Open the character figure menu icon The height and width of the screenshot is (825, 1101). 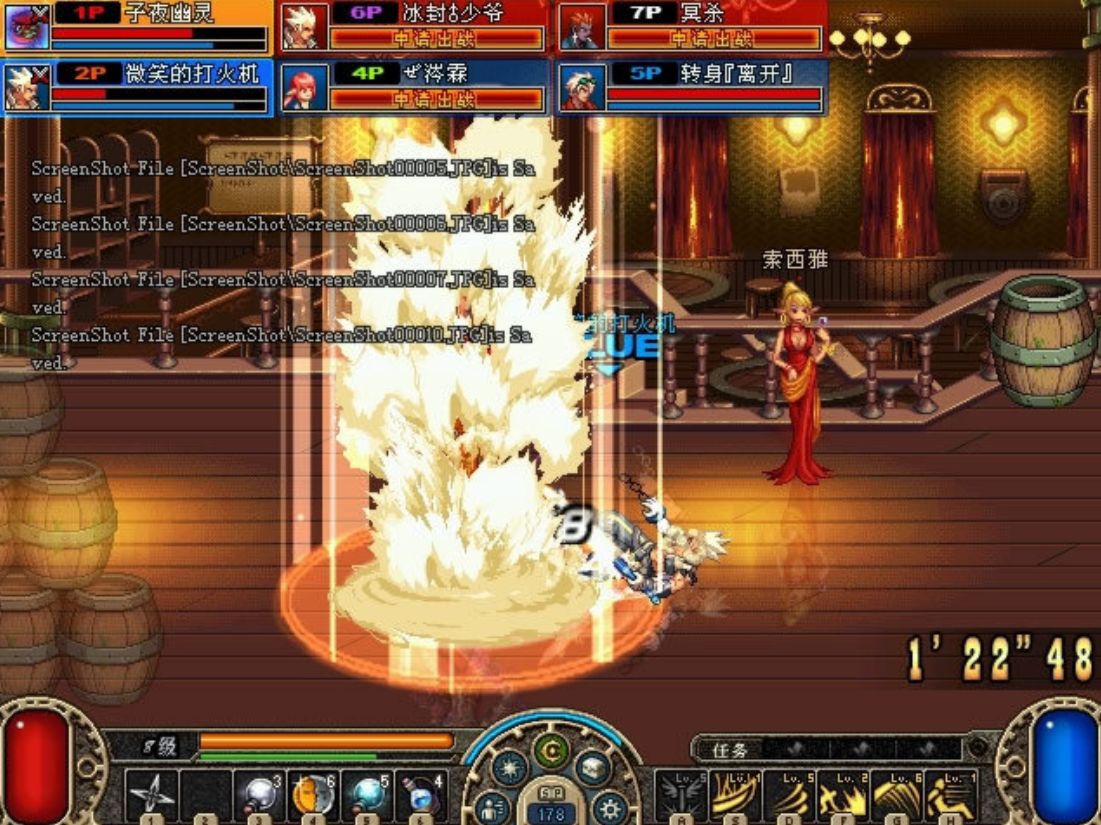click(491, 806)
